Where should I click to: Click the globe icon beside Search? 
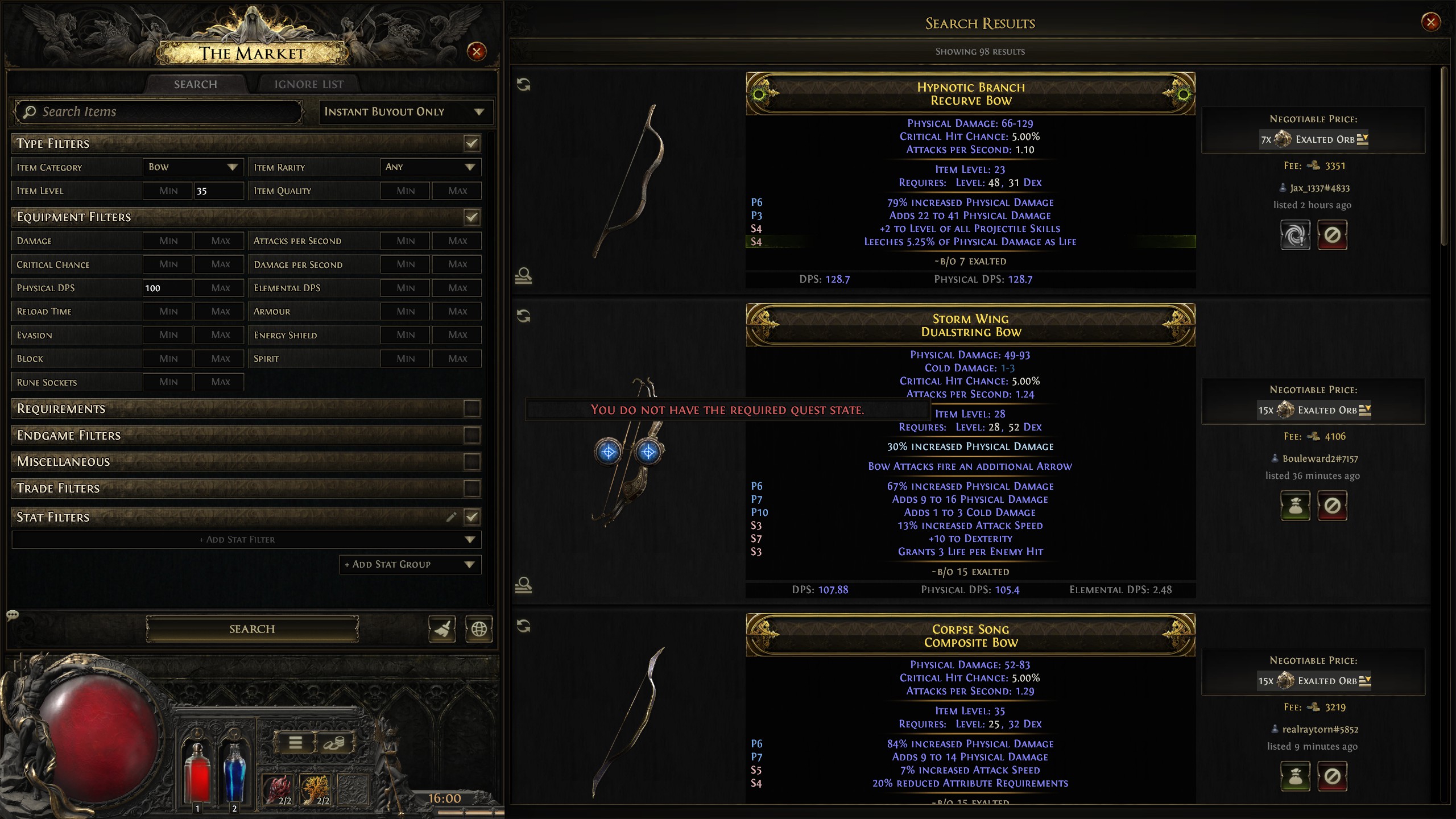[x=479, y=629]
